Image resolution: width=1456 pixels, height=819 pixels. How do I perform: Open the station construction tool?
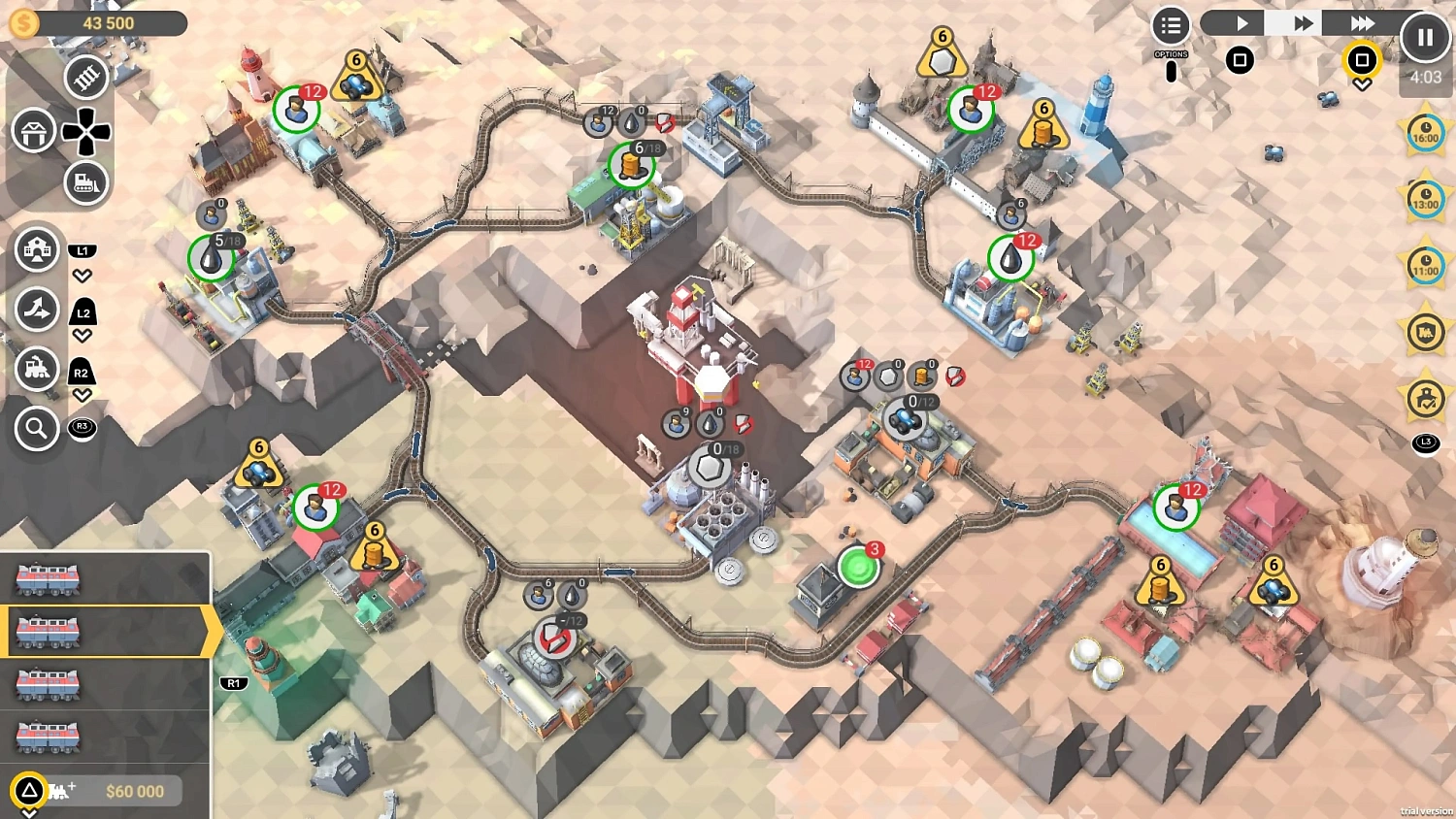coord(35,130)
